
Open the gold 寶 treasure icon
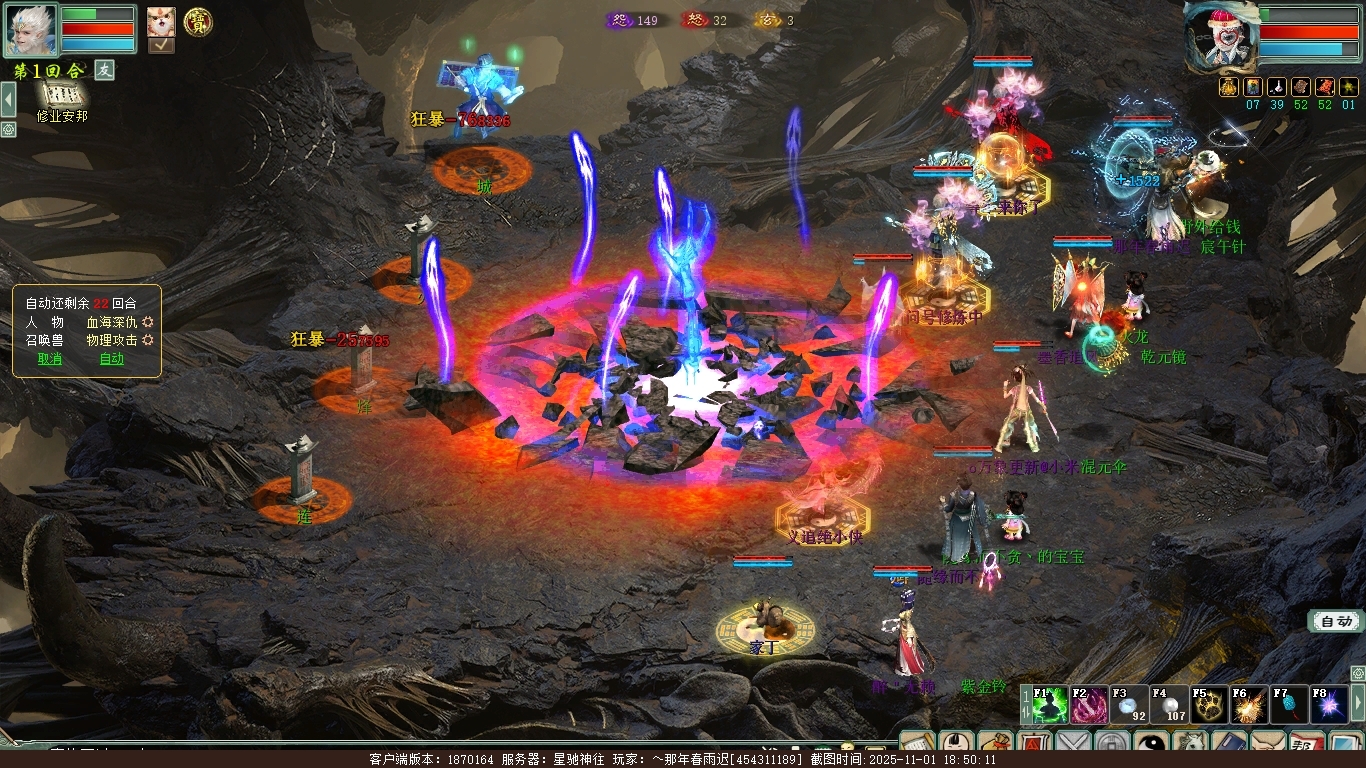pos(198,22)
